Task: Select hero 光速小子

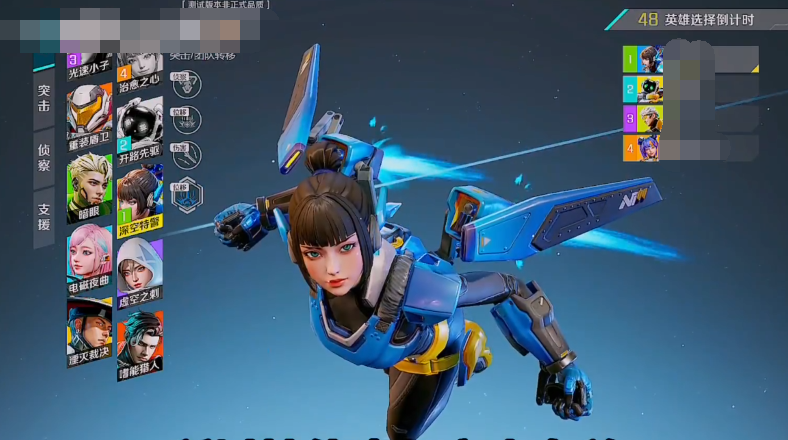Action: tap(90, 62)
